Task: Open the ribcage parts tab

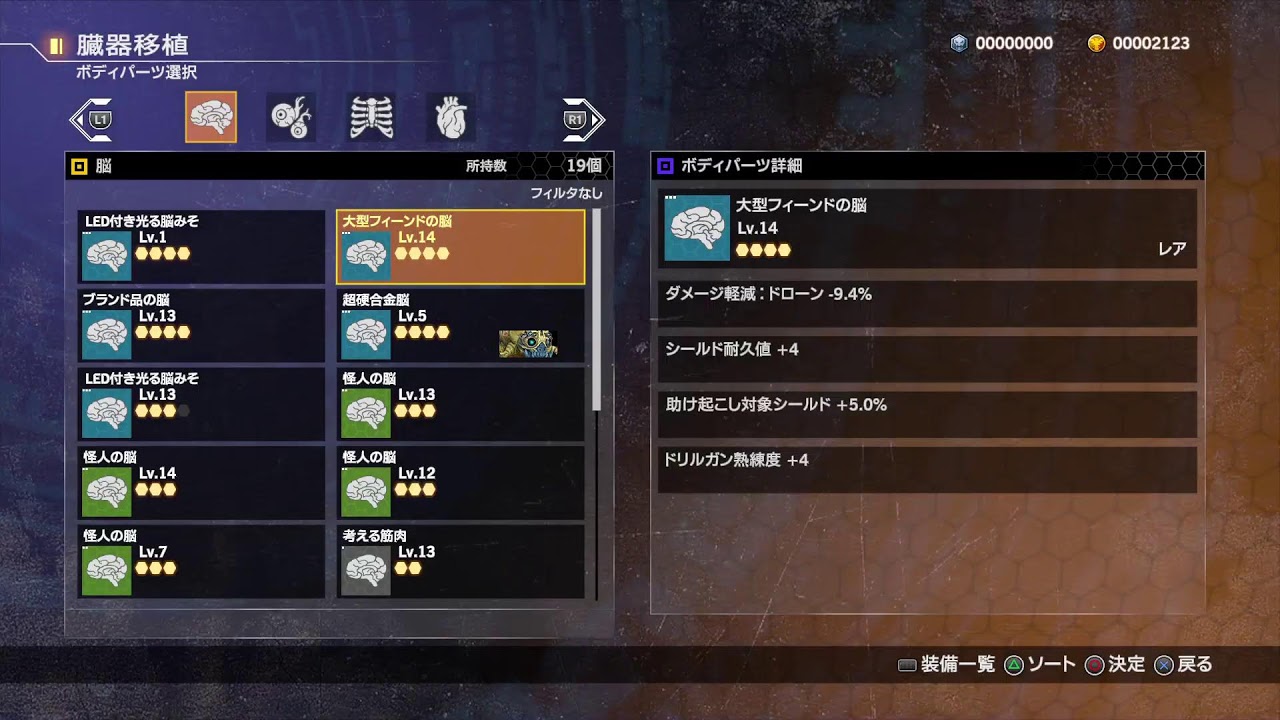Action: coord(371,117)
